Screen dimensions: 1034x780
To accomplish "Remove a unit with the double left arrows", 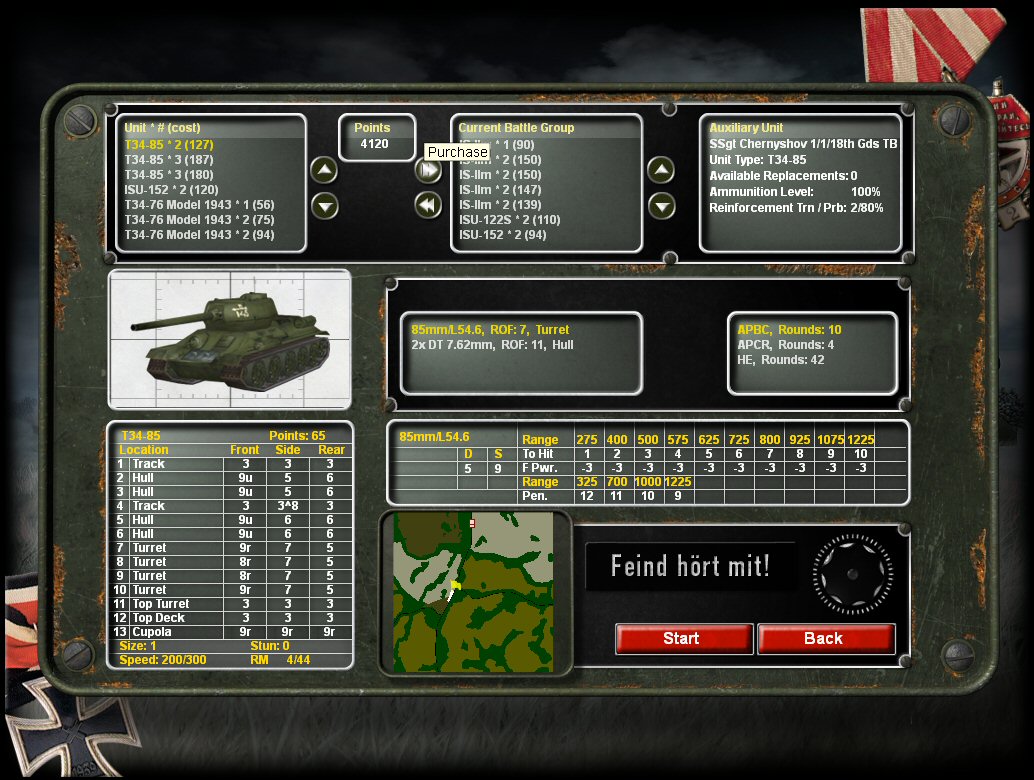I will [x=428, y=205].
